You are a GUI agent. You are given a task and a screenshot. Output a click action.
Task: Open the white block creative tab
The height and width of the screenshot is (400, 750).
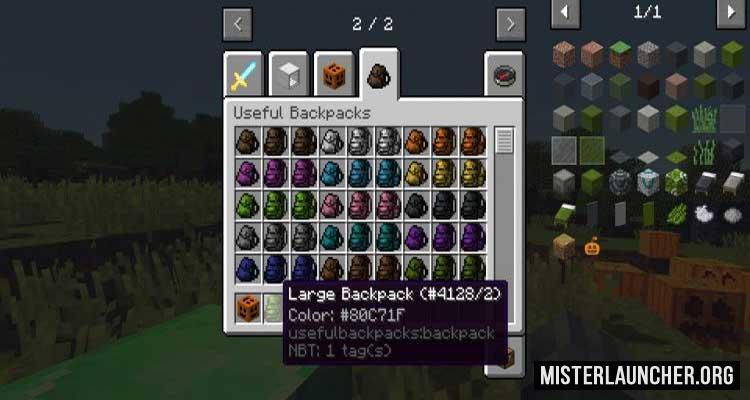tap(289, 73)
